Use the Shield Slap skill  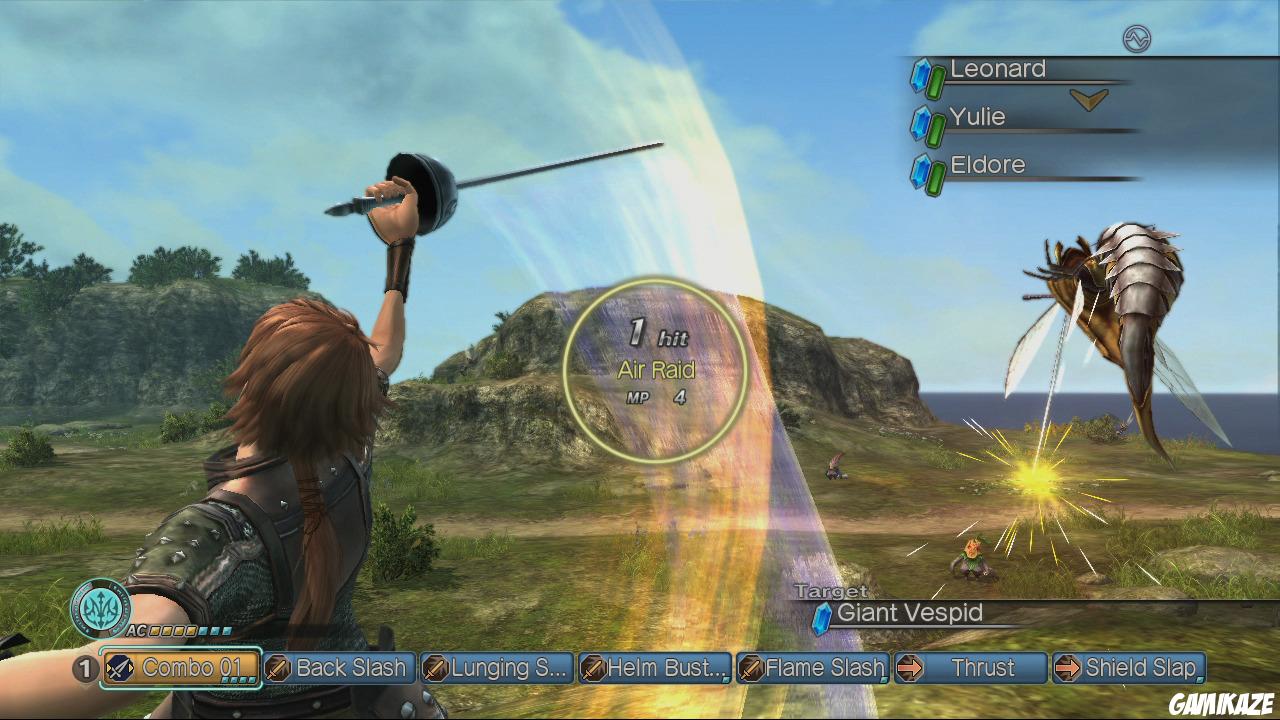coord(1128,668)
